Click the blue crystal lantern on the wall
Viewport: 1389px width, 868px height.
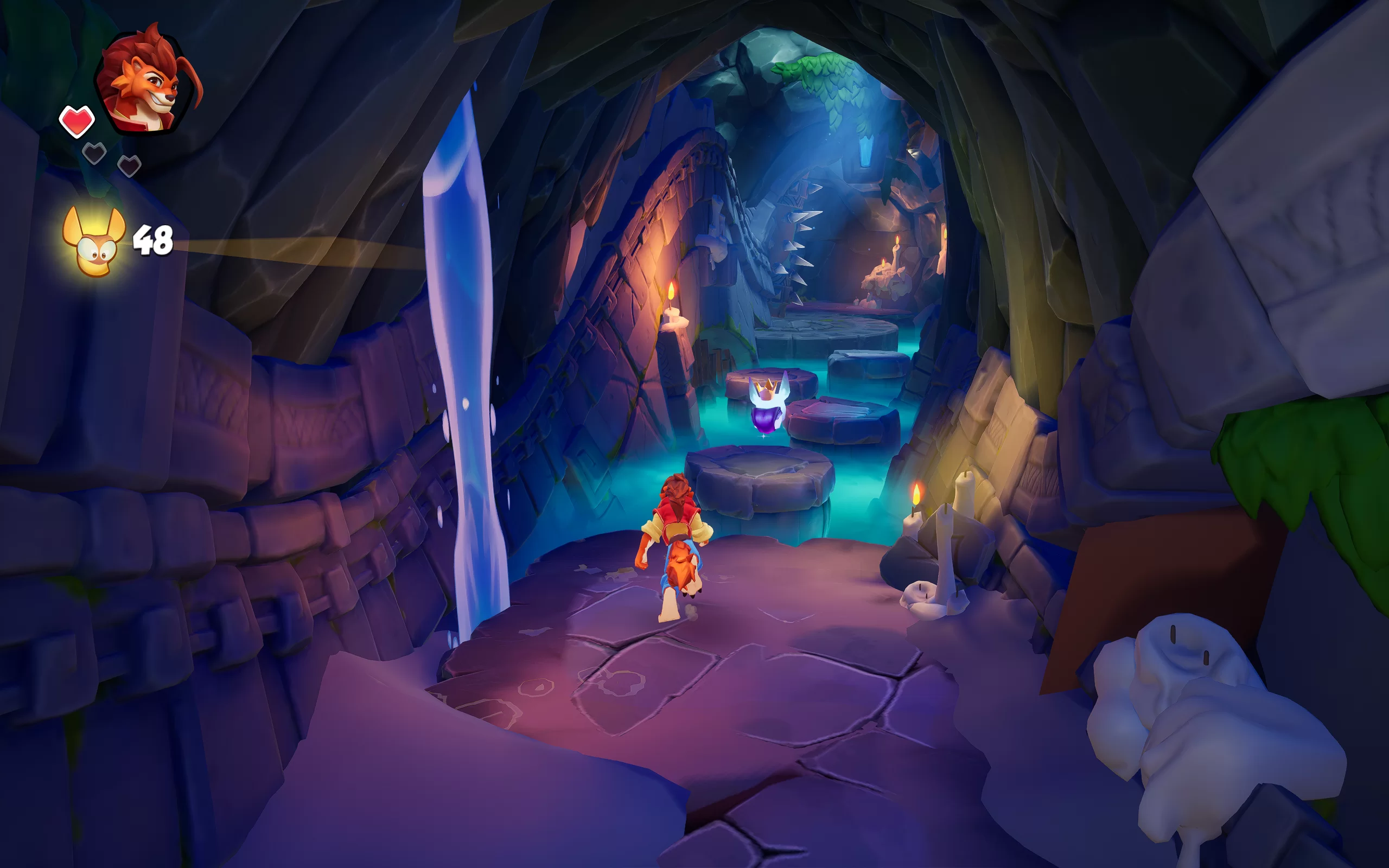tap(866, 150)
